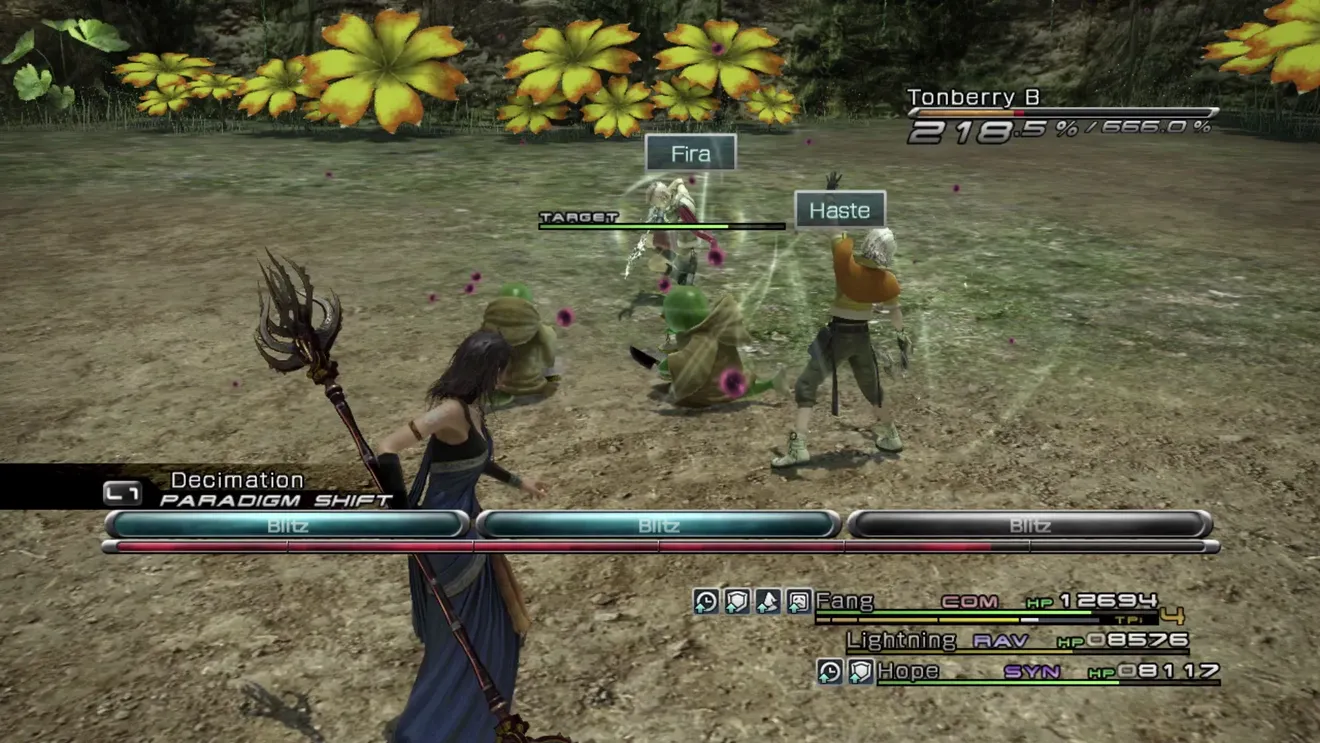Screen dimensions: 1320x743
Task: Click Hope's Haste clock status icon
Action: (829, 671)
